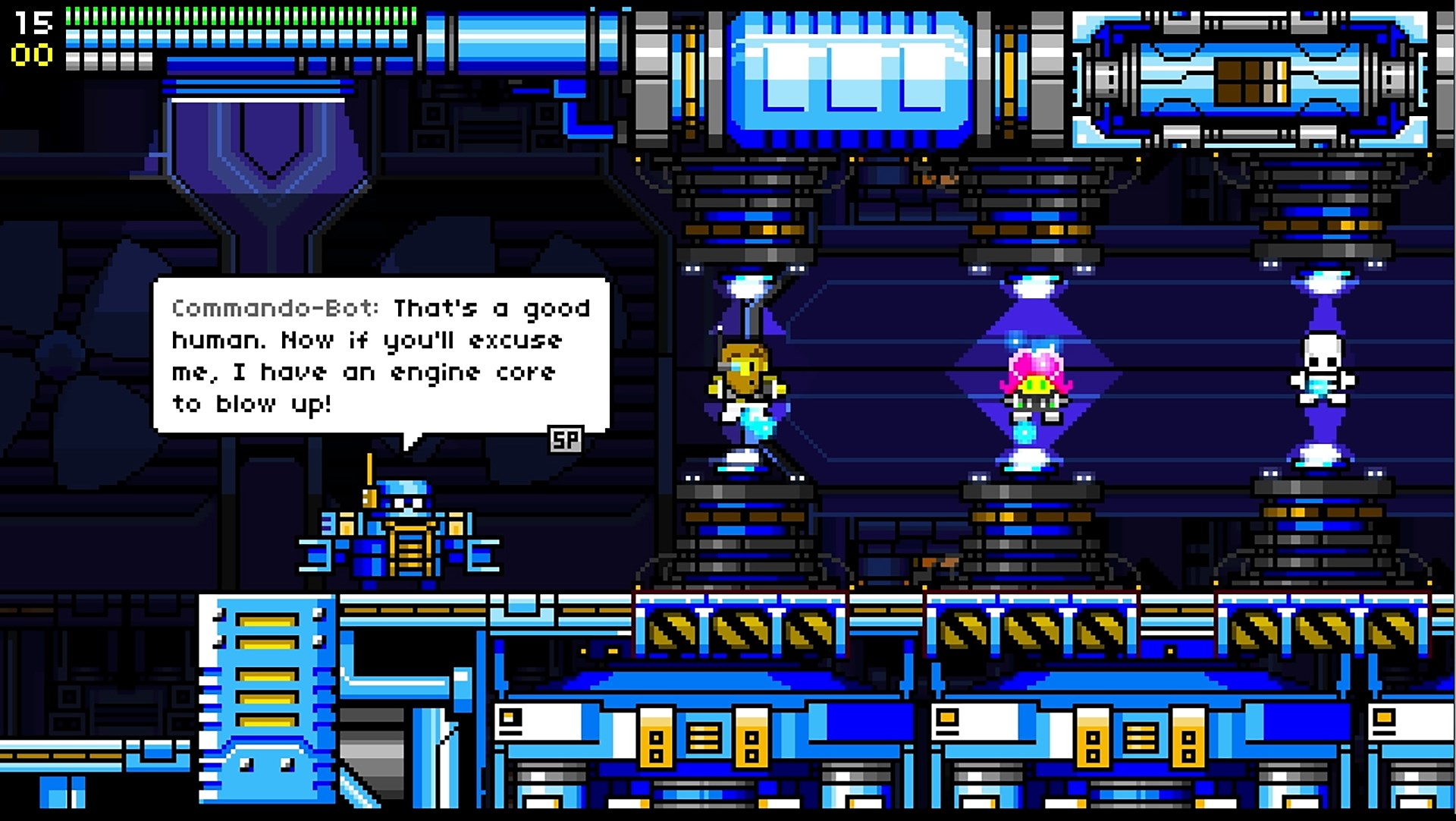Click the word 'human' in the speech bubble

(x=209, y=340)
